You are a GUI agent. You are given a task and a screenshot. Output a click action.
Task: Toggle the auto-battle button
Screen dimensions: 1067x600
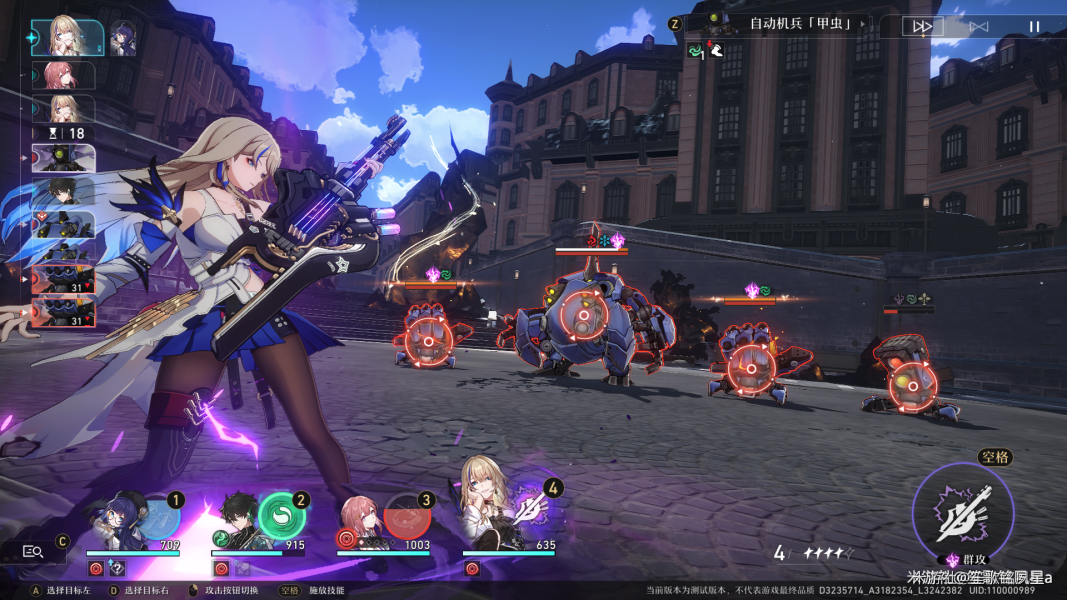tap(978, 27)
